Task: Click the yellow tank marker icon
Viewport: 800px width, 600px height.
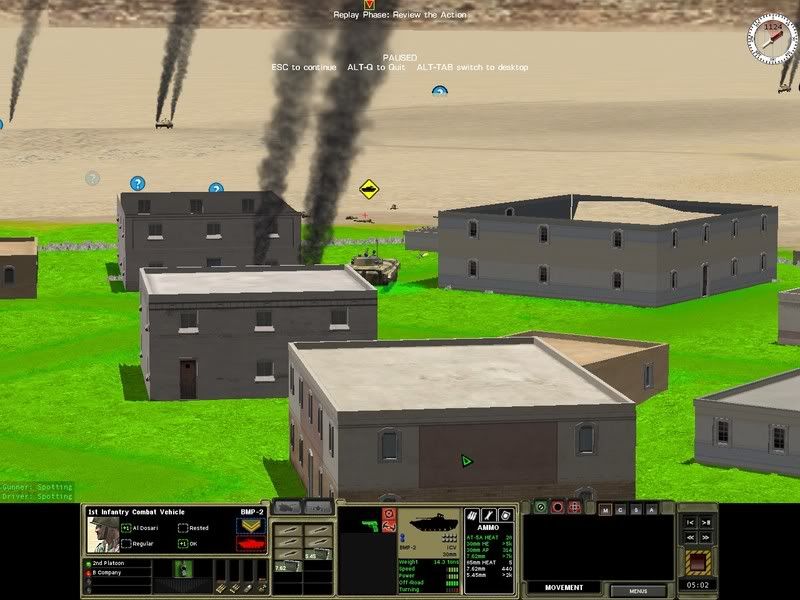Action: point(369,188)
